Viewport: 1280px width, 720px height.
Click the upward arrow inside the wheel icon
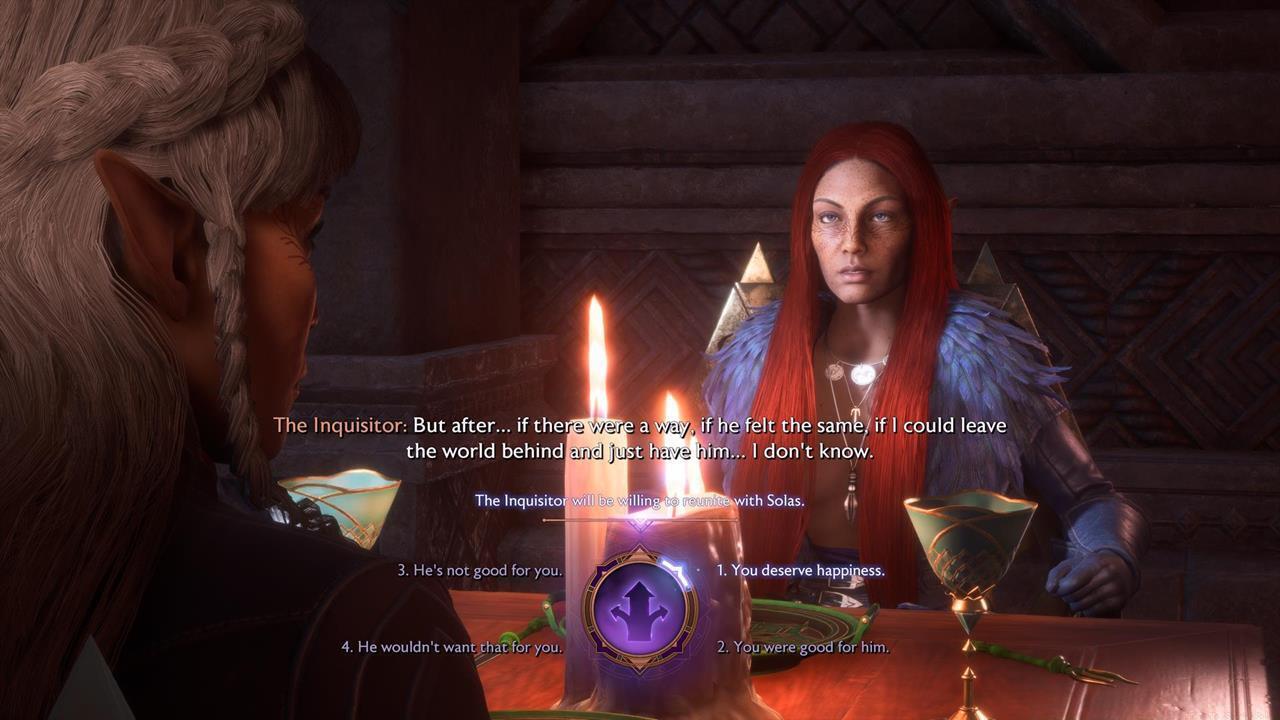click(x=640, y=592)
